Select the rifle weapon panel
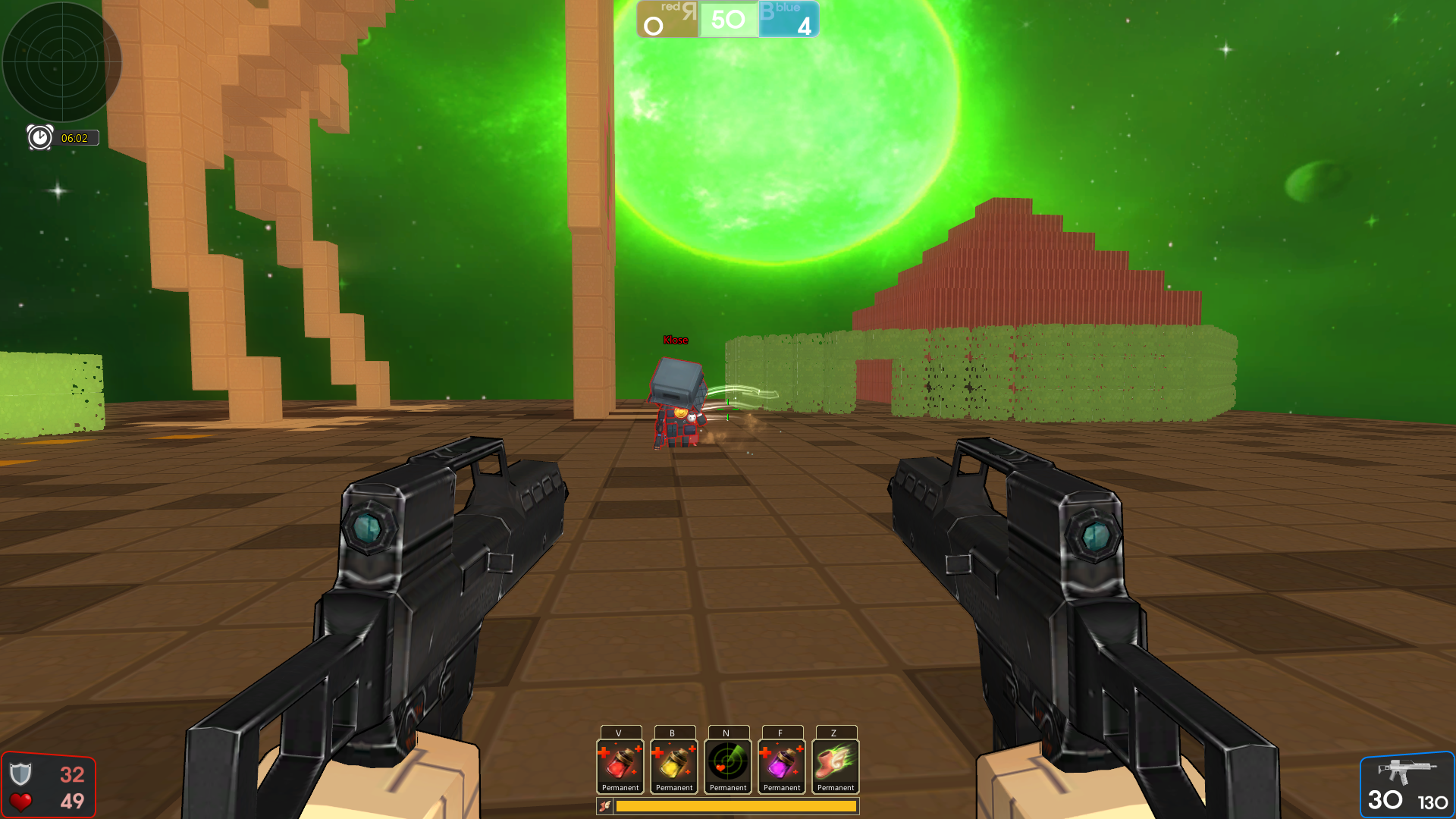 coord(1407,786)
